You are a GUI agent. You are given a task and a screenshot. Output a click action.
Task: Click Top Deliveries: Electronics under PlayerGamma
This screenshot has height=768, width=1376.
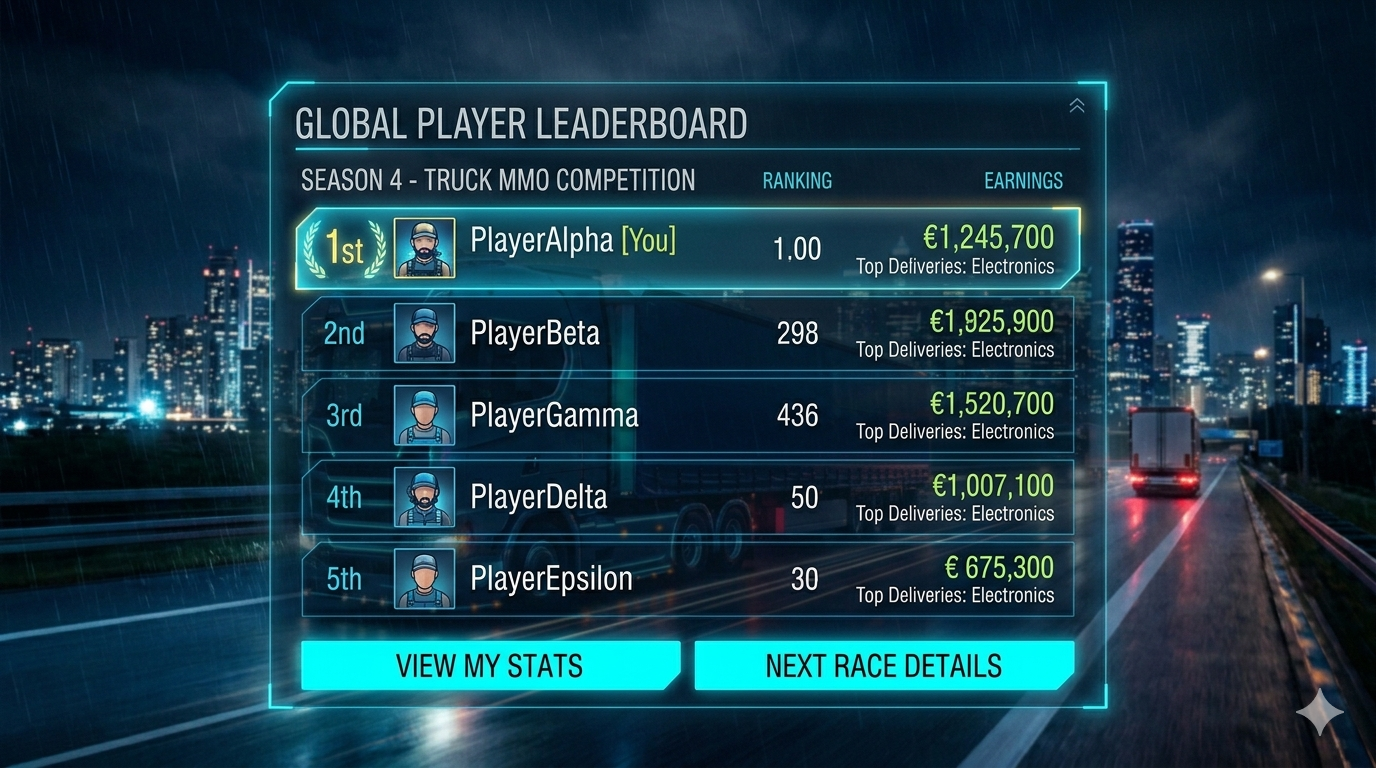[x=955, y=431]
